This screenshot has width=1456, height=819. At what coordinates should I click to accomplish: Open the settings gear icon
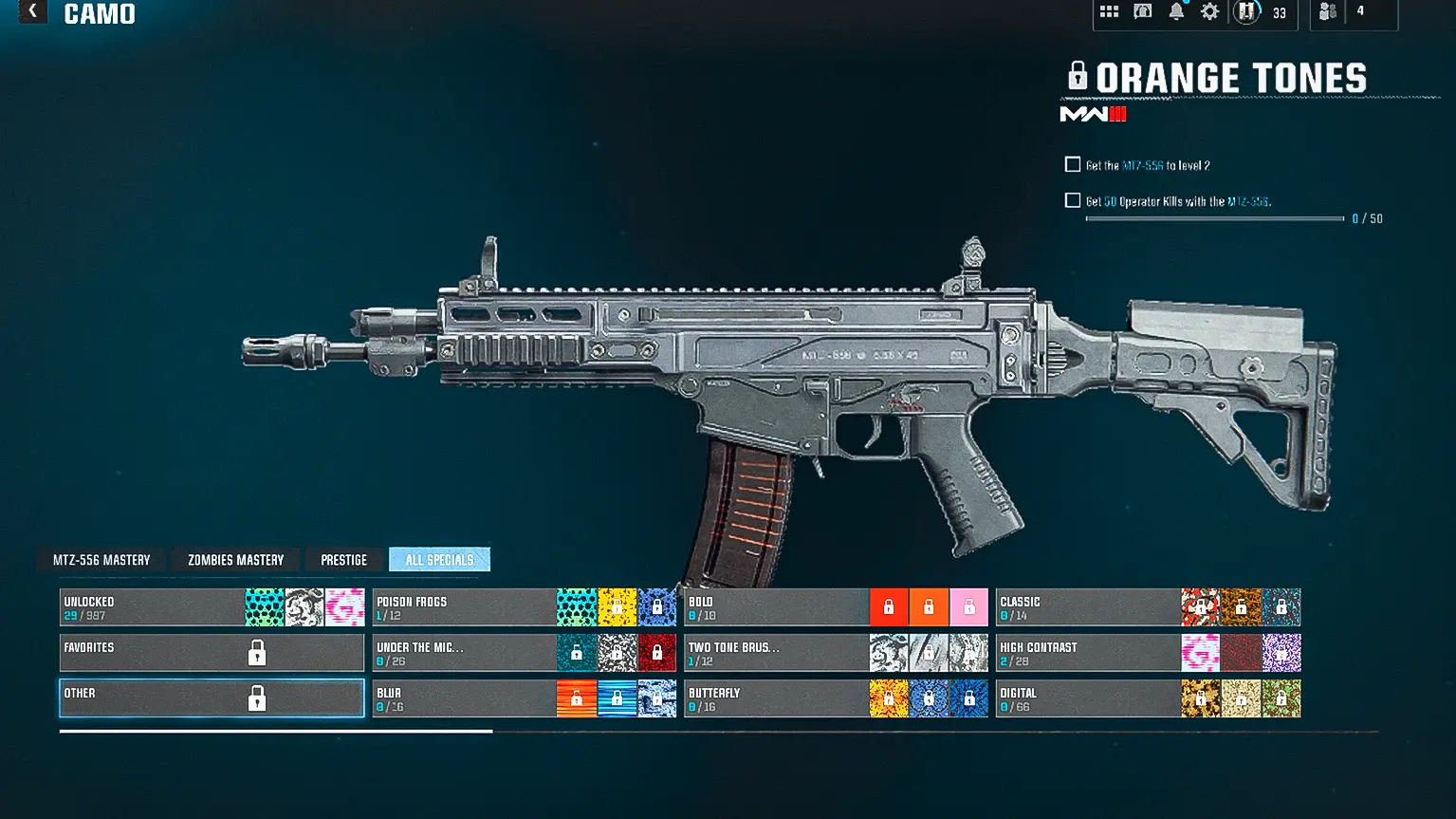1209,12
